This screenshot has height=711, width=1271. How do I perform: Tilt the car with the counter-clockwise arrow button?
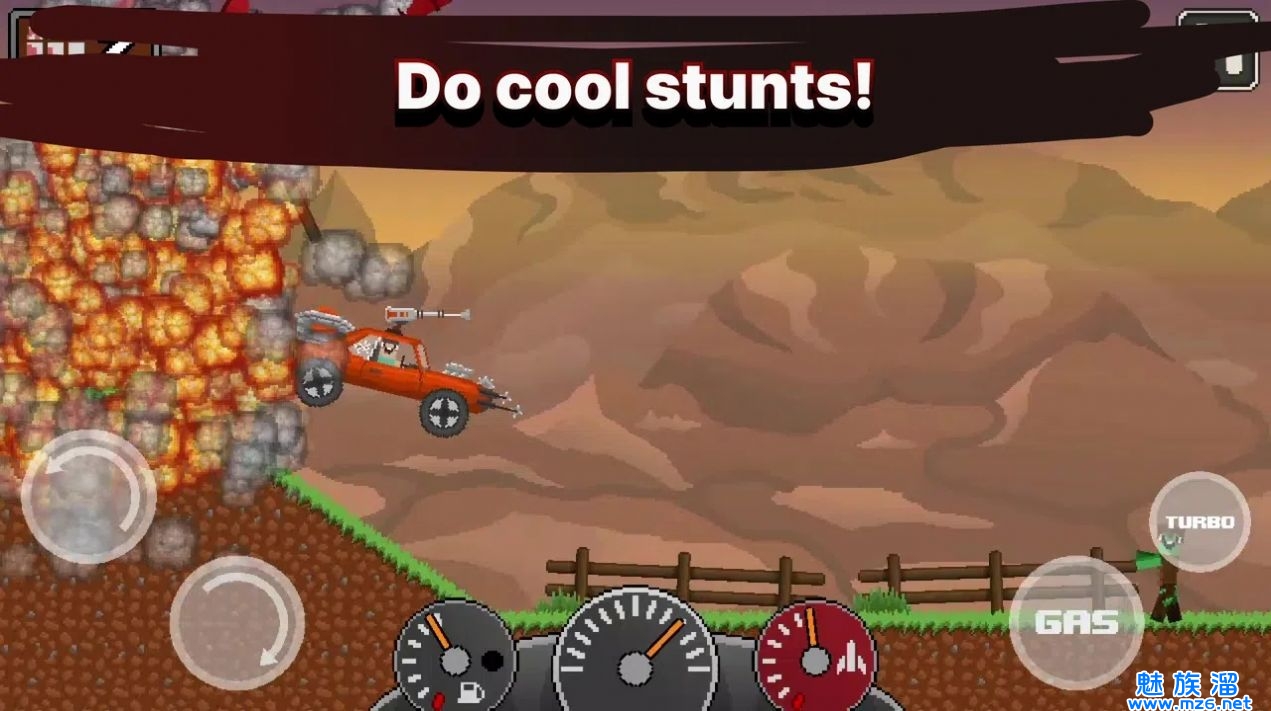click(88, 497)
